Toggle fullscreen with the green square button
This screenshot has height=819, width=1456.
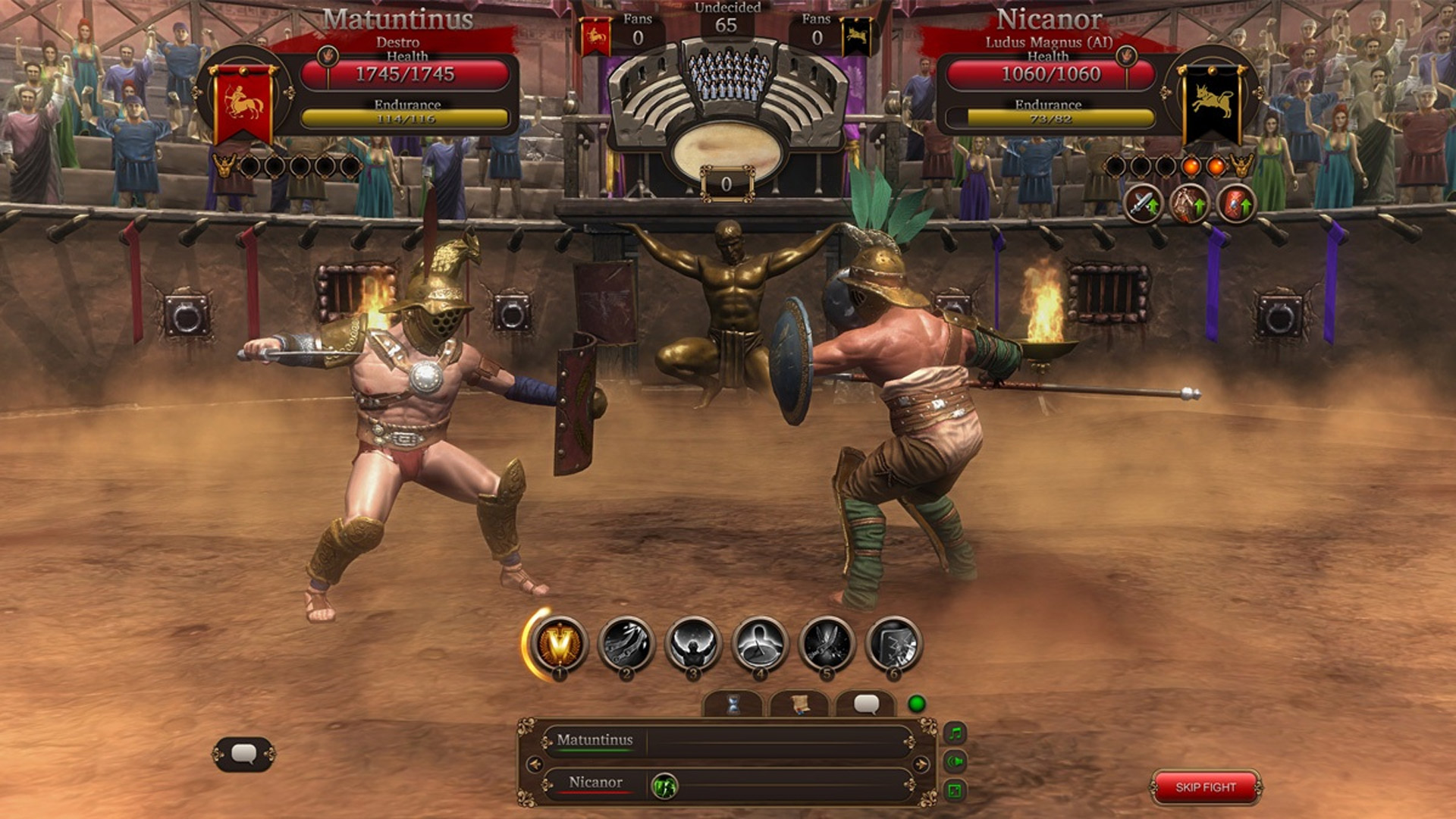955,791
